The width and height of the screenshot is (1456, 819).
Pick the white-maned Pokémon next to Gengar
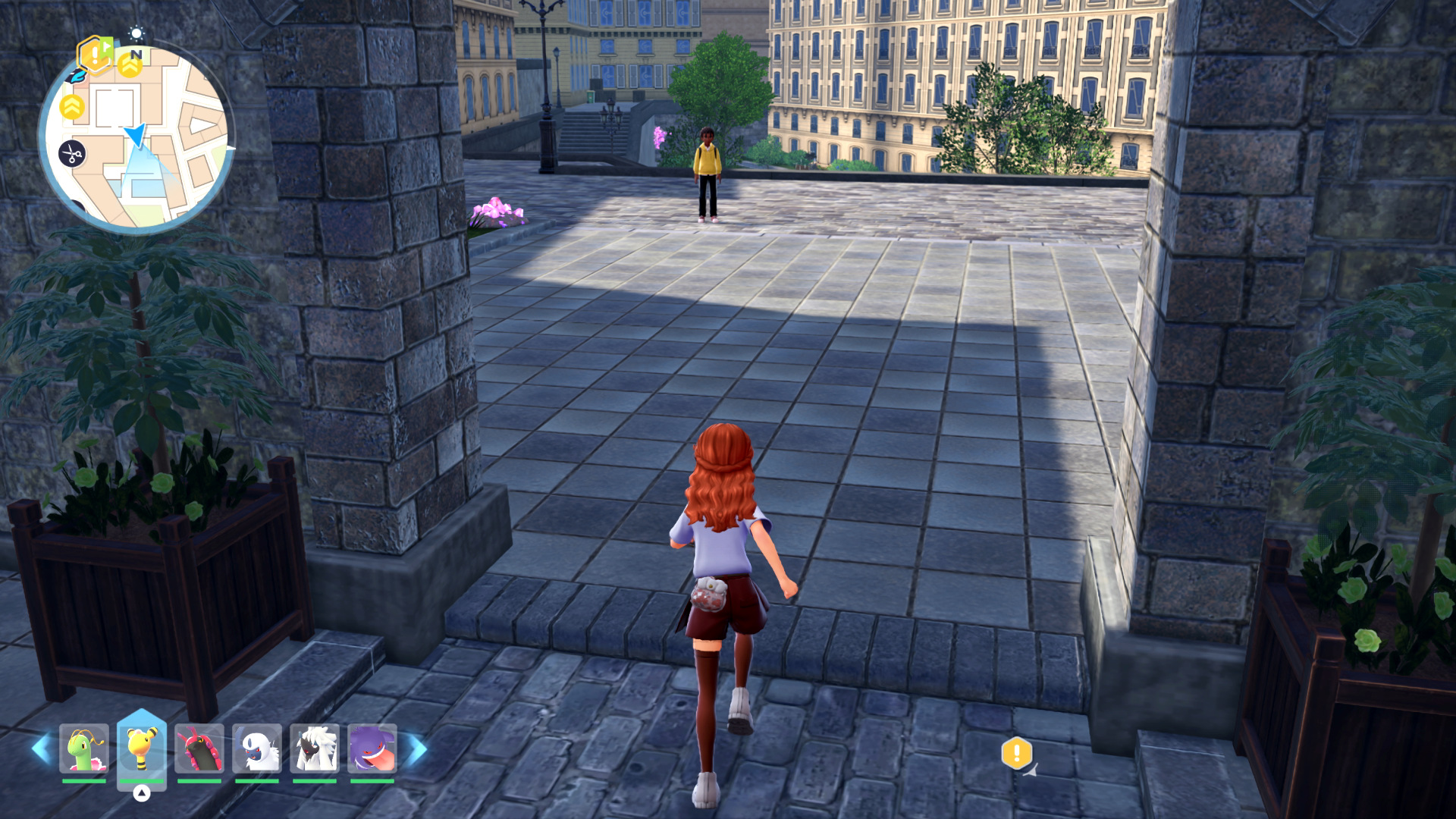pyautogui.click(x=315, y=748)
